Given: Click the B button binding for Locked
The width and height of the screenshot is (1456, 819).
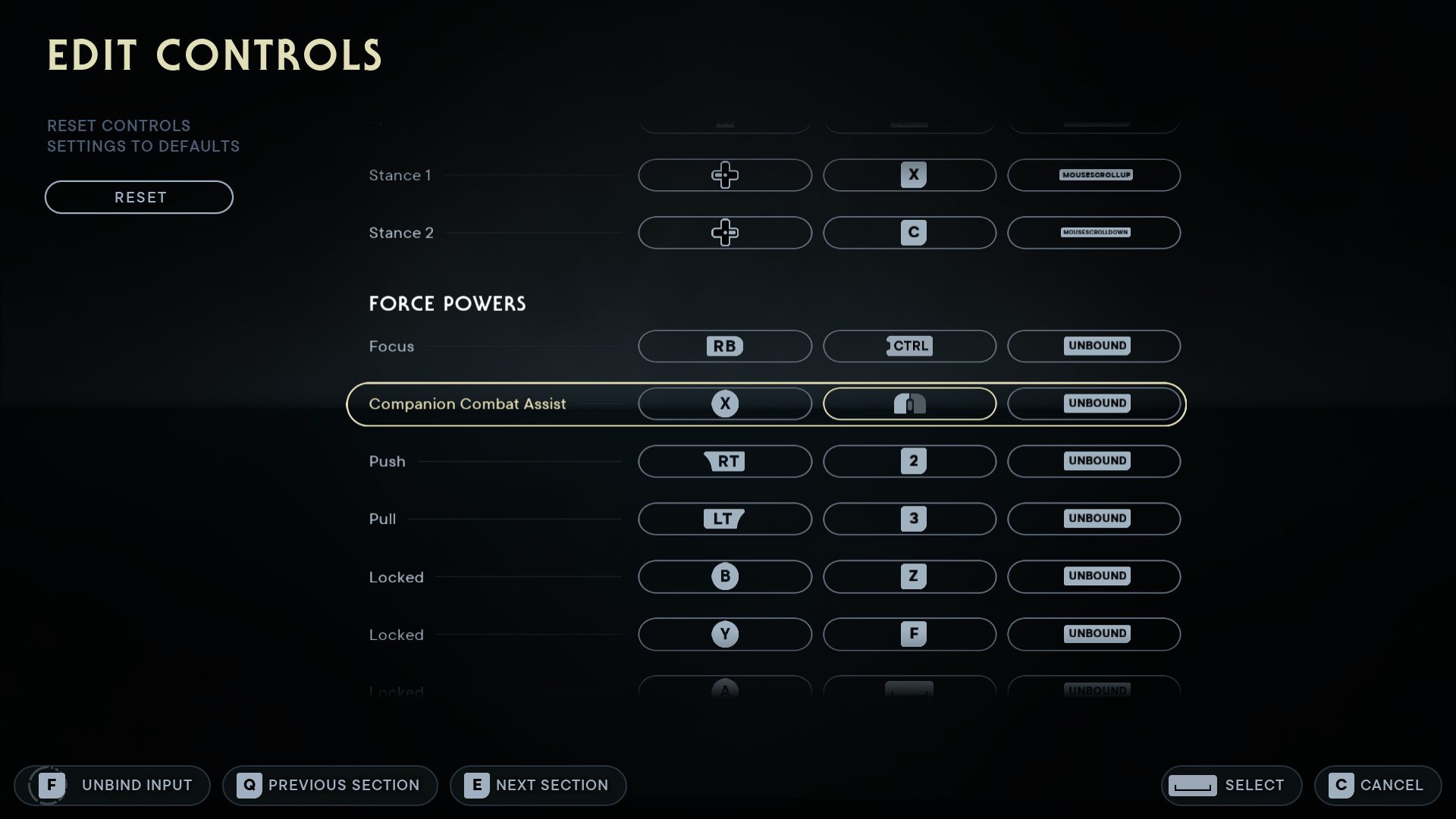Looking at the screenshot, I should pyautogui.click(x=724, y=576).
